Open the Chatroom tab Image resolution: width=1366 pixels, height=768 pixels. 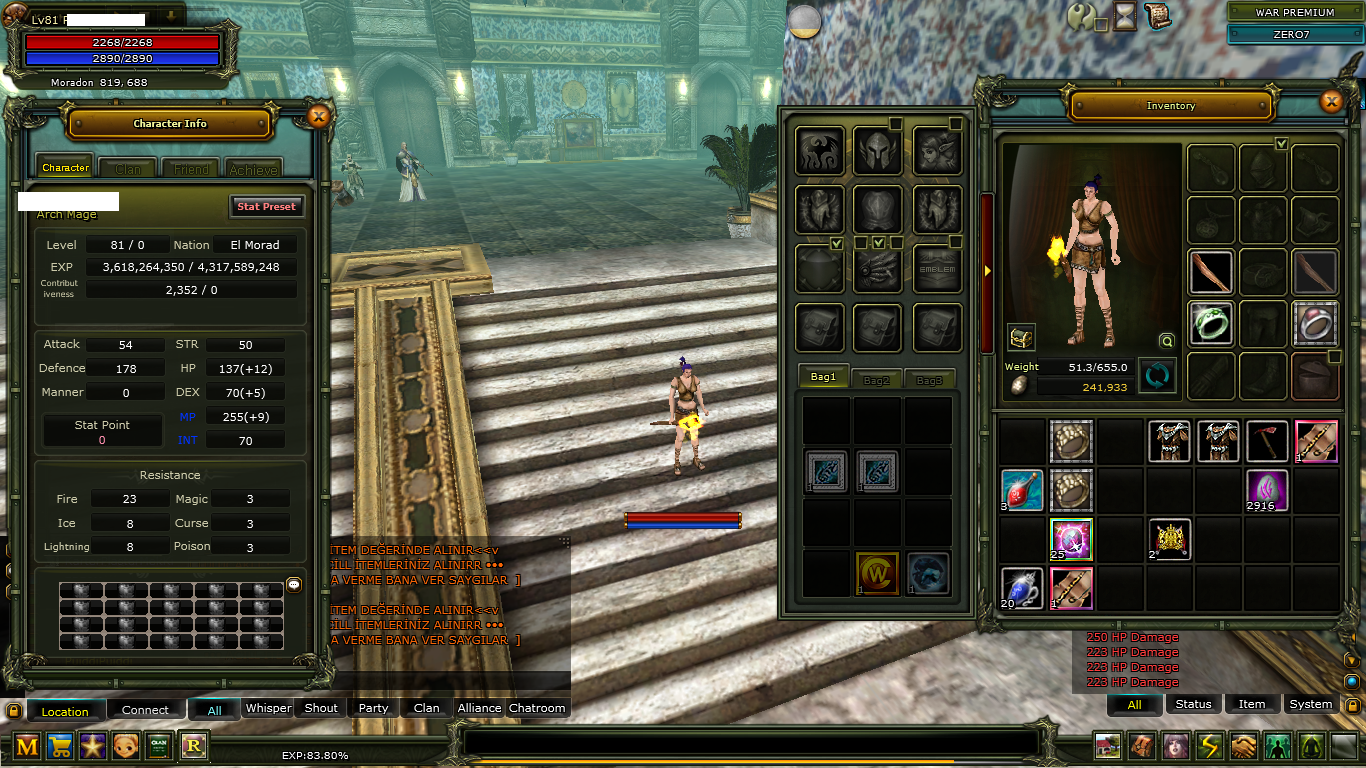pyautogui.click(x=537, y=708)
